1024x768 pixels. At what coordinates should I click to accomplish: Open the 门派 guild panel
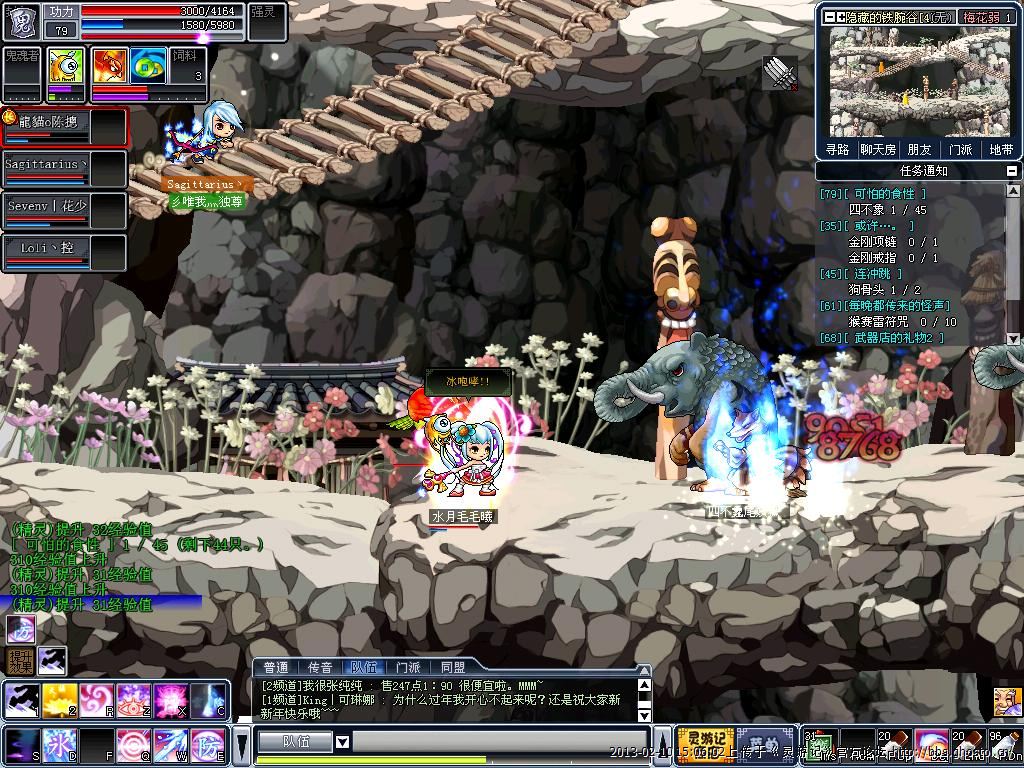tap(960, 149)
